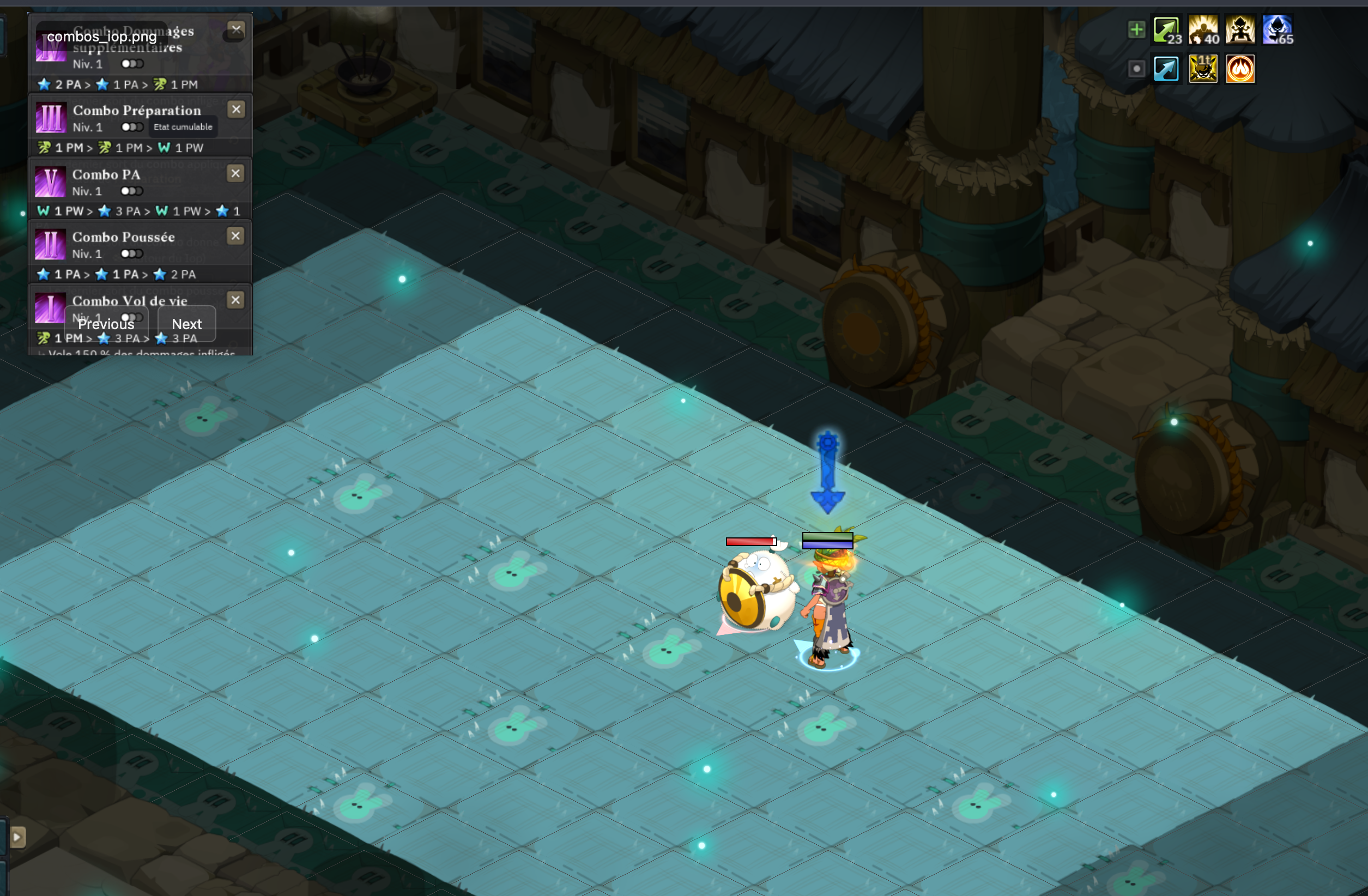Image resolution: width=1368 pixels, height=896 pixels.
Task: Select the Combo Préparation III icon
Action: point(51,118)
